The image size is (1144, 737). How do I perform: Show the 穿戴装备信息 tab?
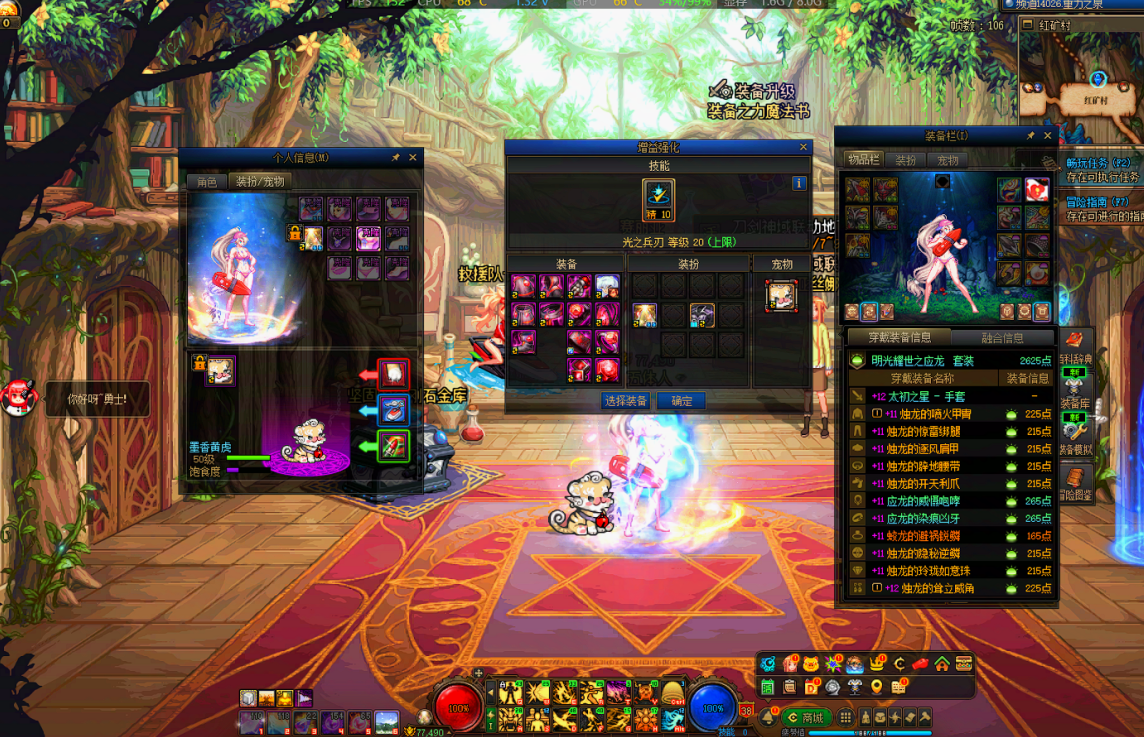click(x=900, y=338)
